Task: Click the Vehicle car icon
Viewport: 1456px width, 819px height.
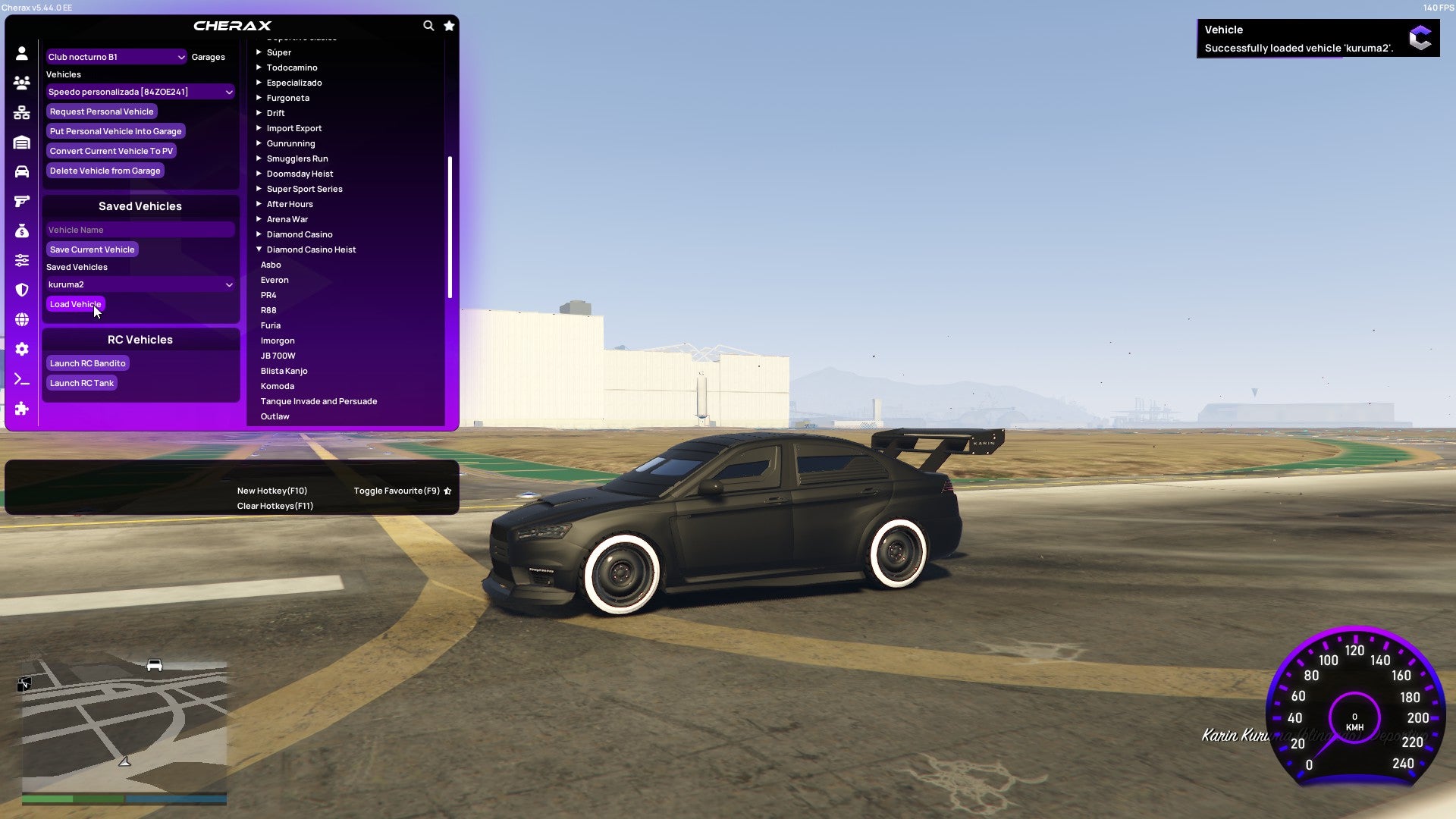Action: coord(21,171)
